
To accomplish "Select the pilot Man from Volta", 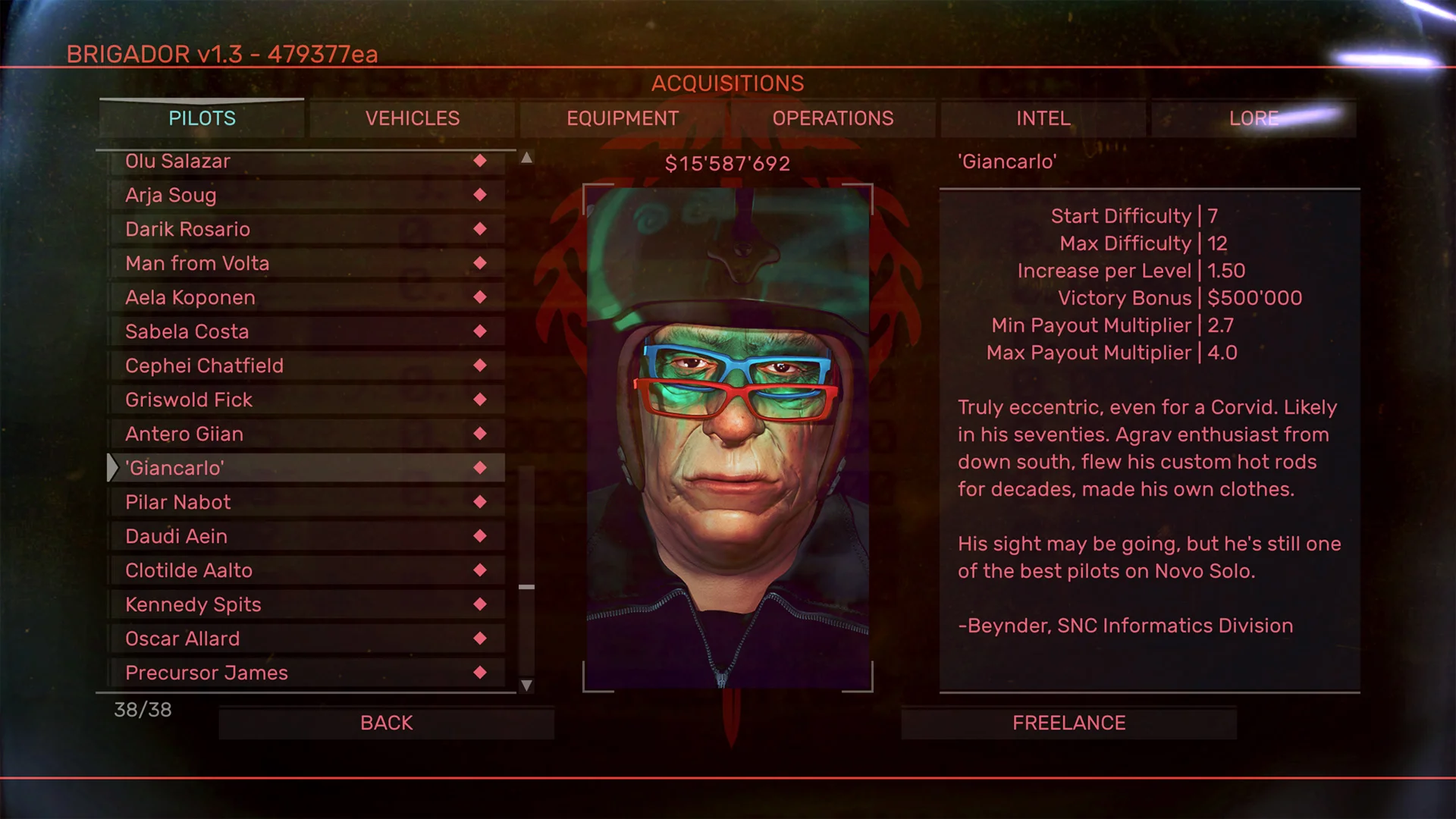I will (197, 263).
